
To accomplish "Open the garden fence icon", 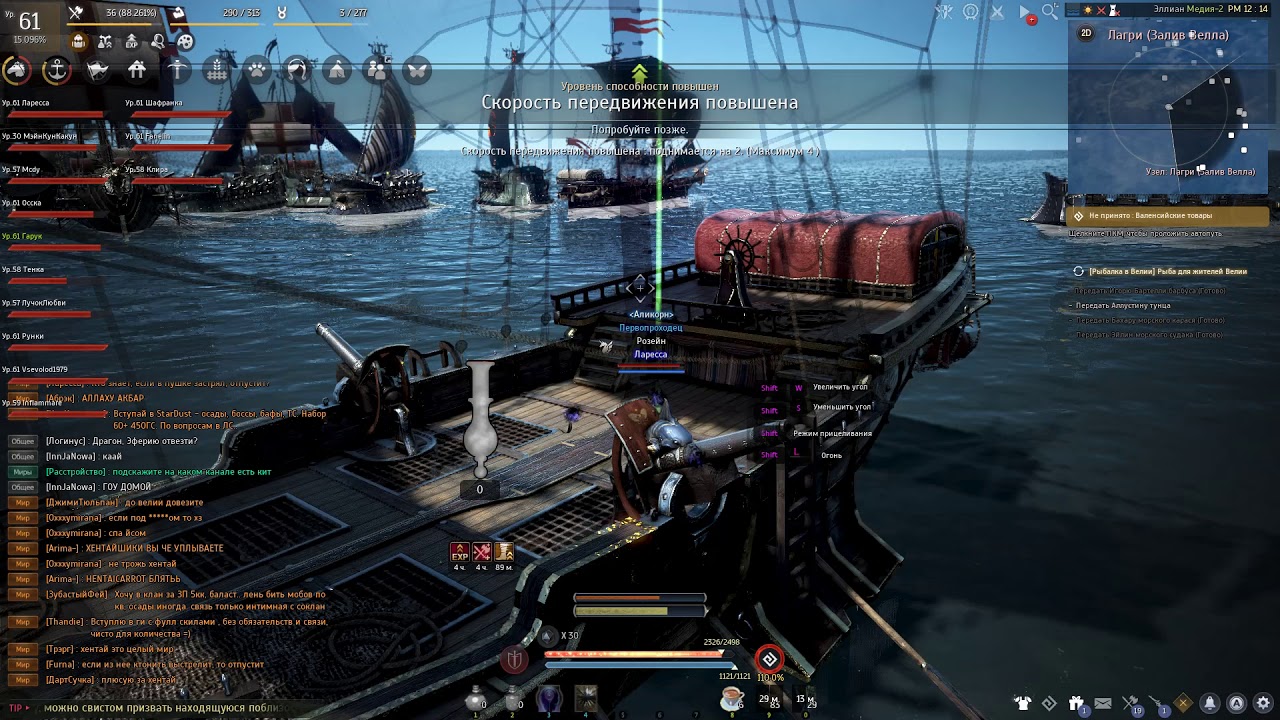I will (217, 70).
